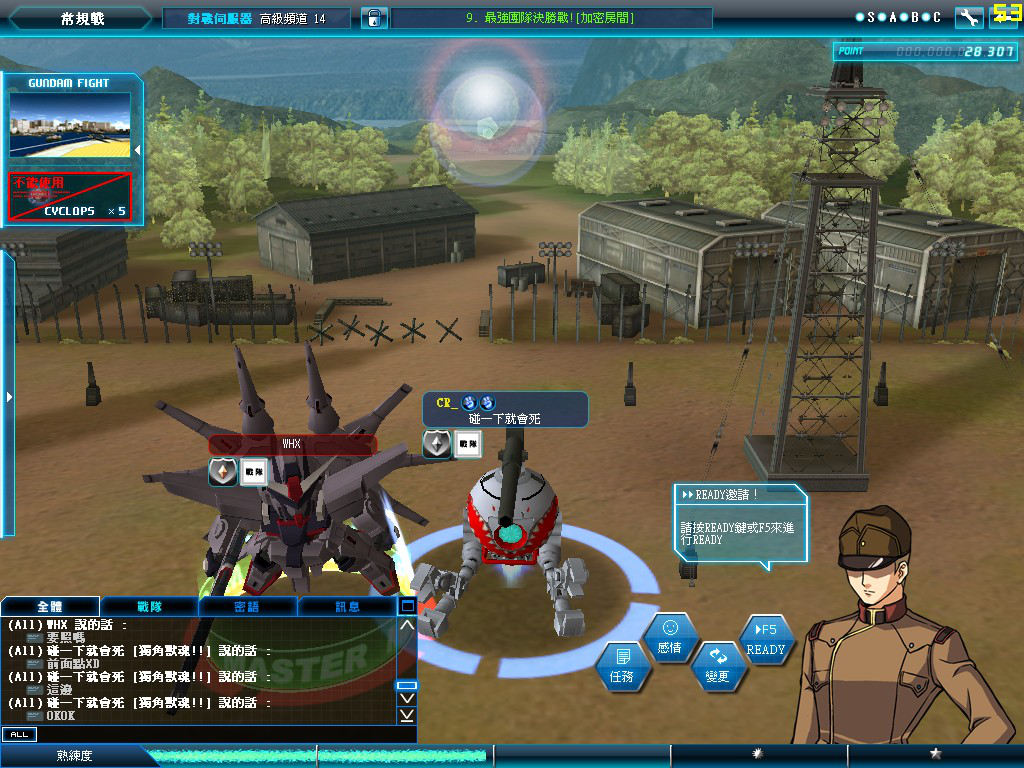1024x768 pixels.
Task: Toggle the chat window size button
Action: 407,605
